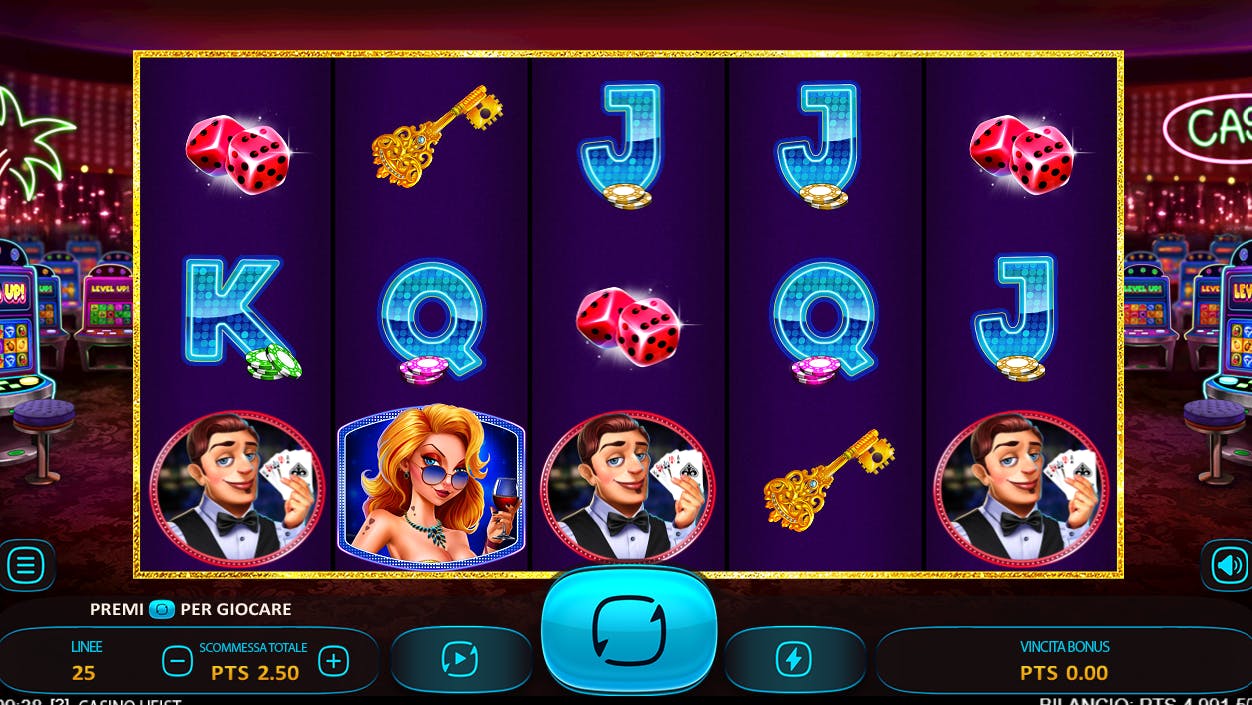1252x705 pixels.
Task: Activate turbo mode lightning bolt button
Action: (794, 659)
